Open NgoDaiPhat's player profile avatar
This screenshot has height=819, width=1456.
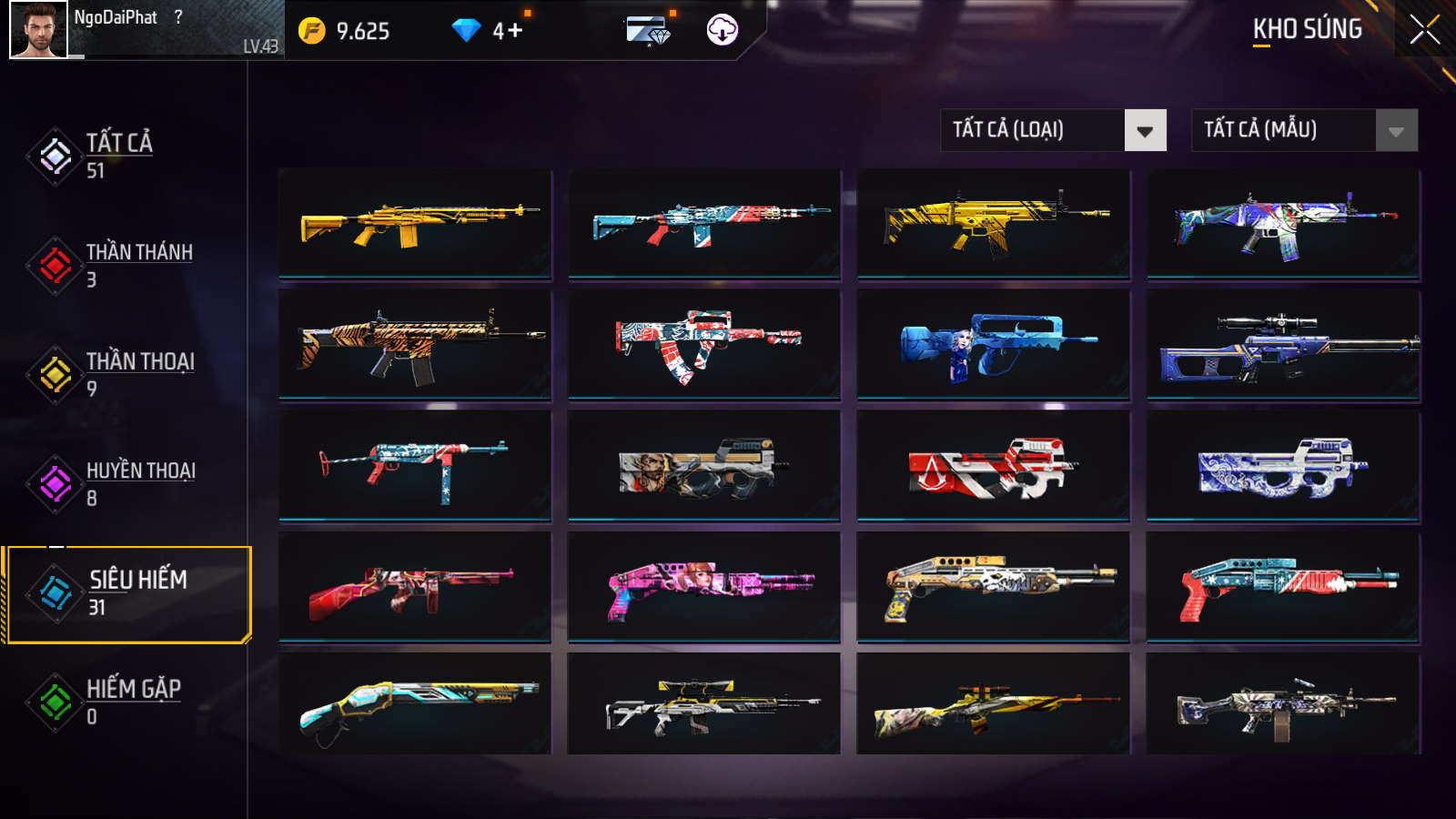38,30
